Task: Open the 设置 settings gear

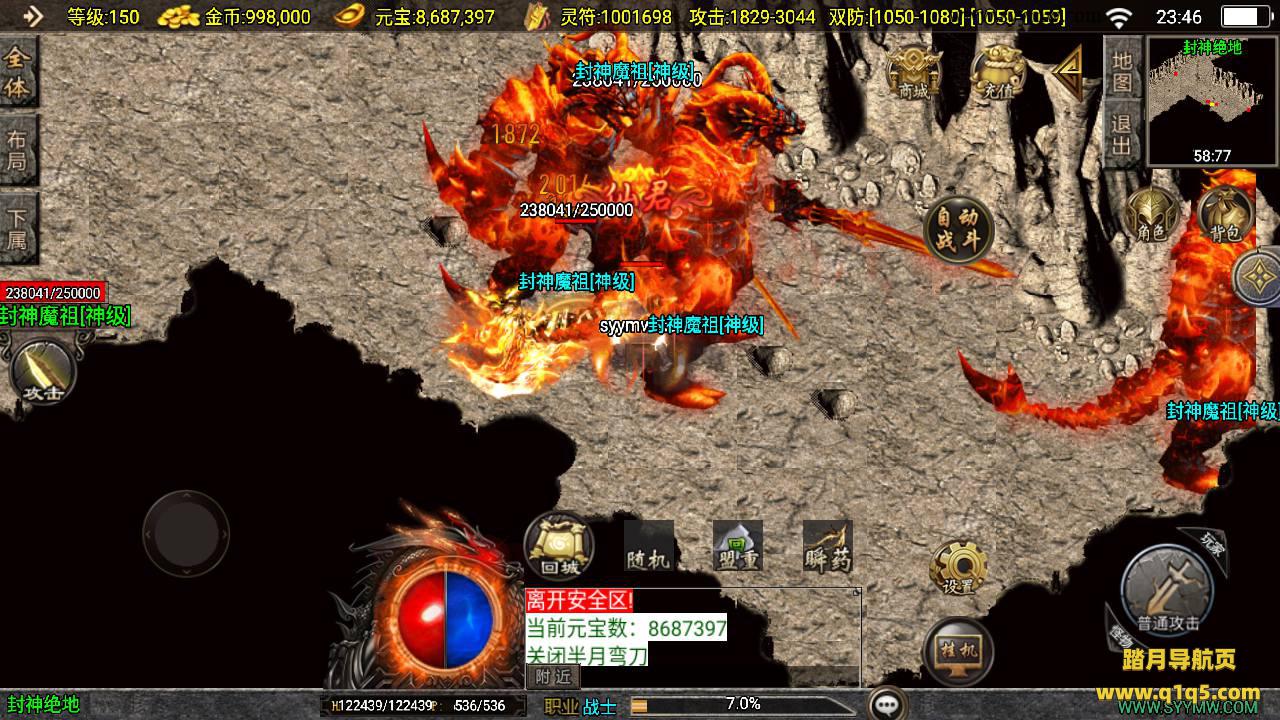Action: 958,568
